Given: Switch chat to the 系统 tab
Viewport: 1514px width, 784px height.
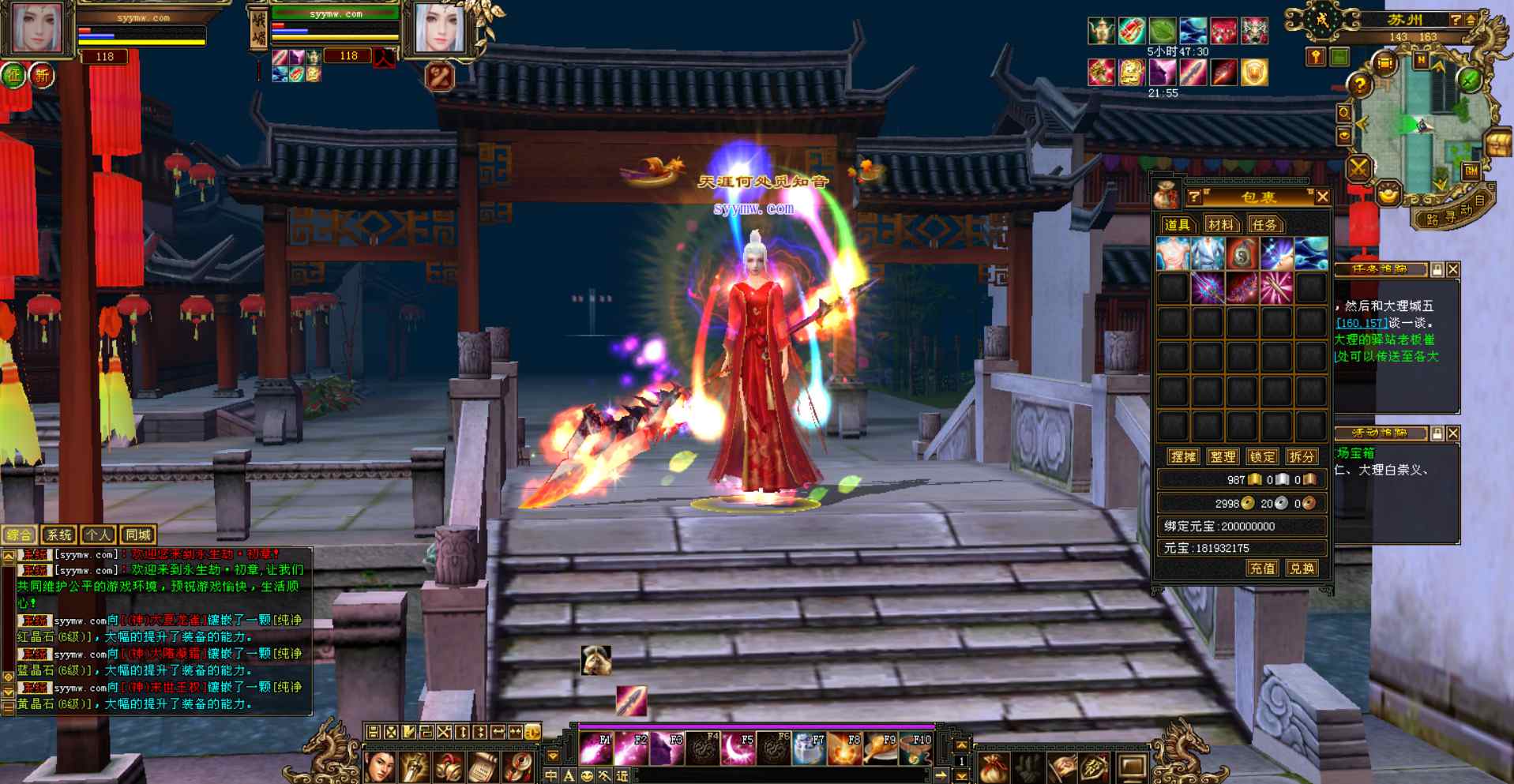Looking at the screenshot, I should tap(58, 535).
